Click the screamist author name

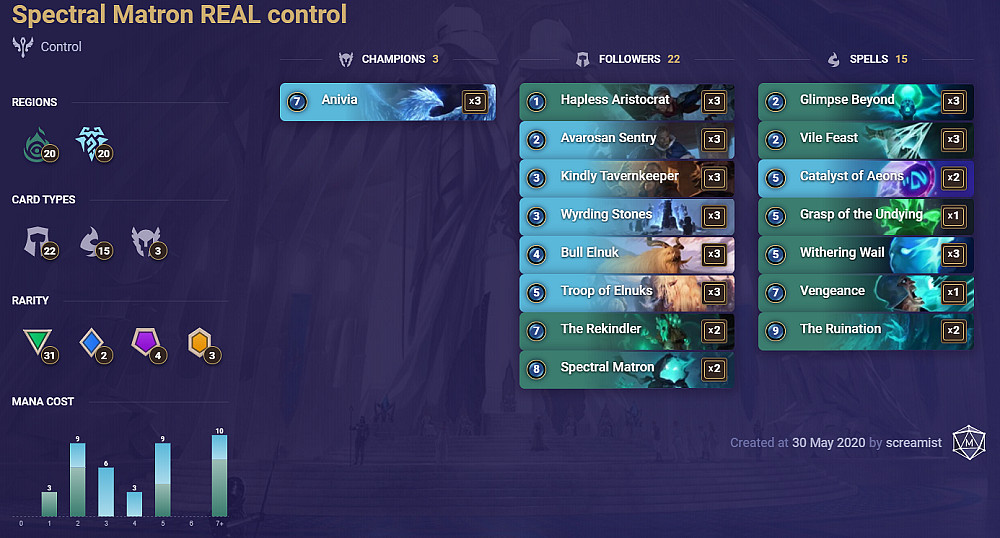coord(913,442)
